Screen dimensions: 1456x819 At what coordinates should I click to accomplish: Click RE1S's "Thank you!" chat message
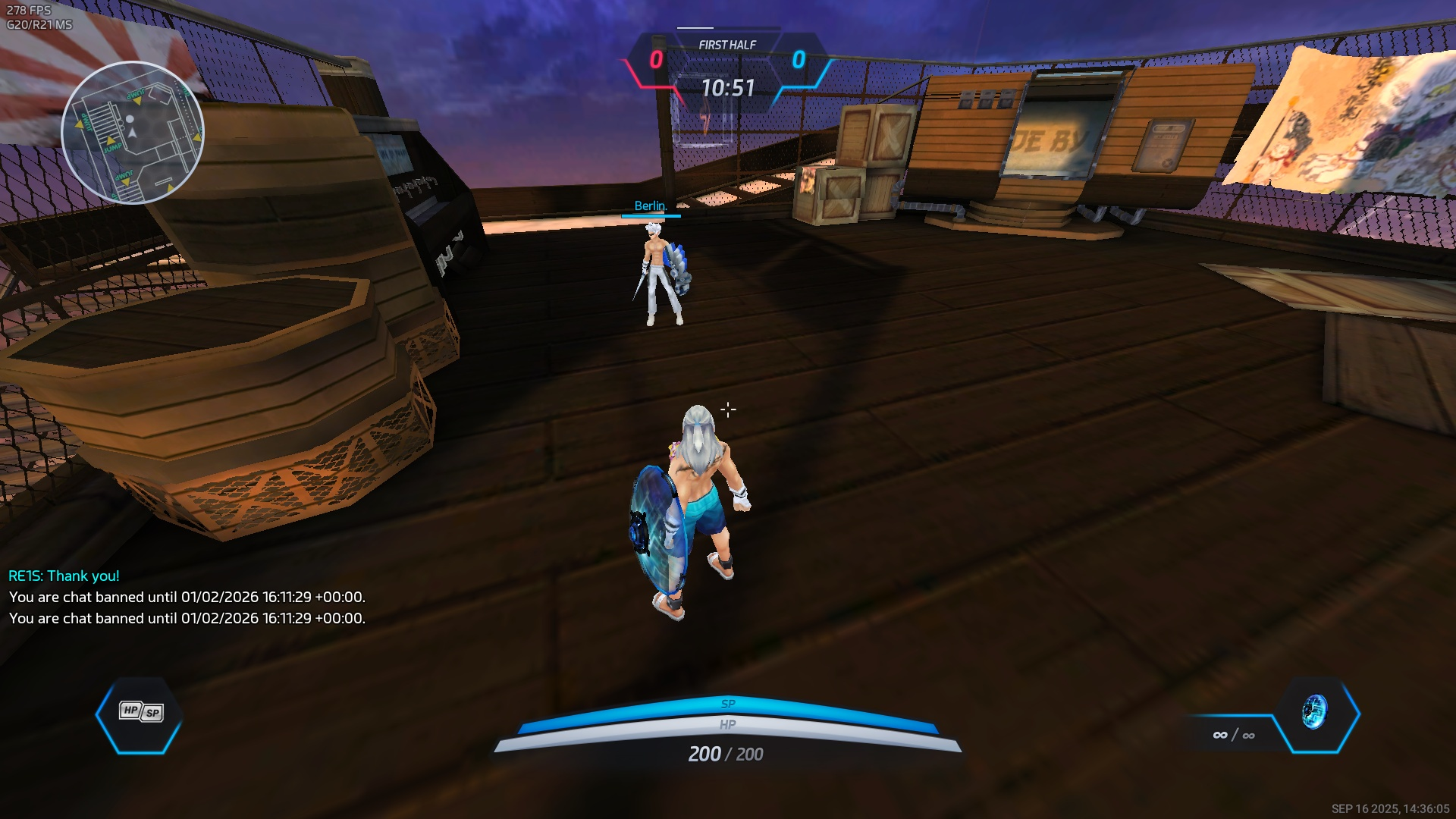coord(64,576)
